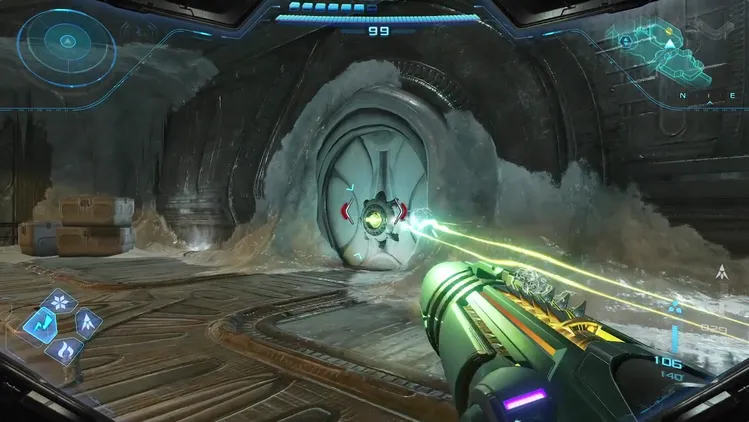Image resolution: width=749 pixels, height=422 pixels.
Task: Activate the flame fire shot icon
Action: [64, 348]
